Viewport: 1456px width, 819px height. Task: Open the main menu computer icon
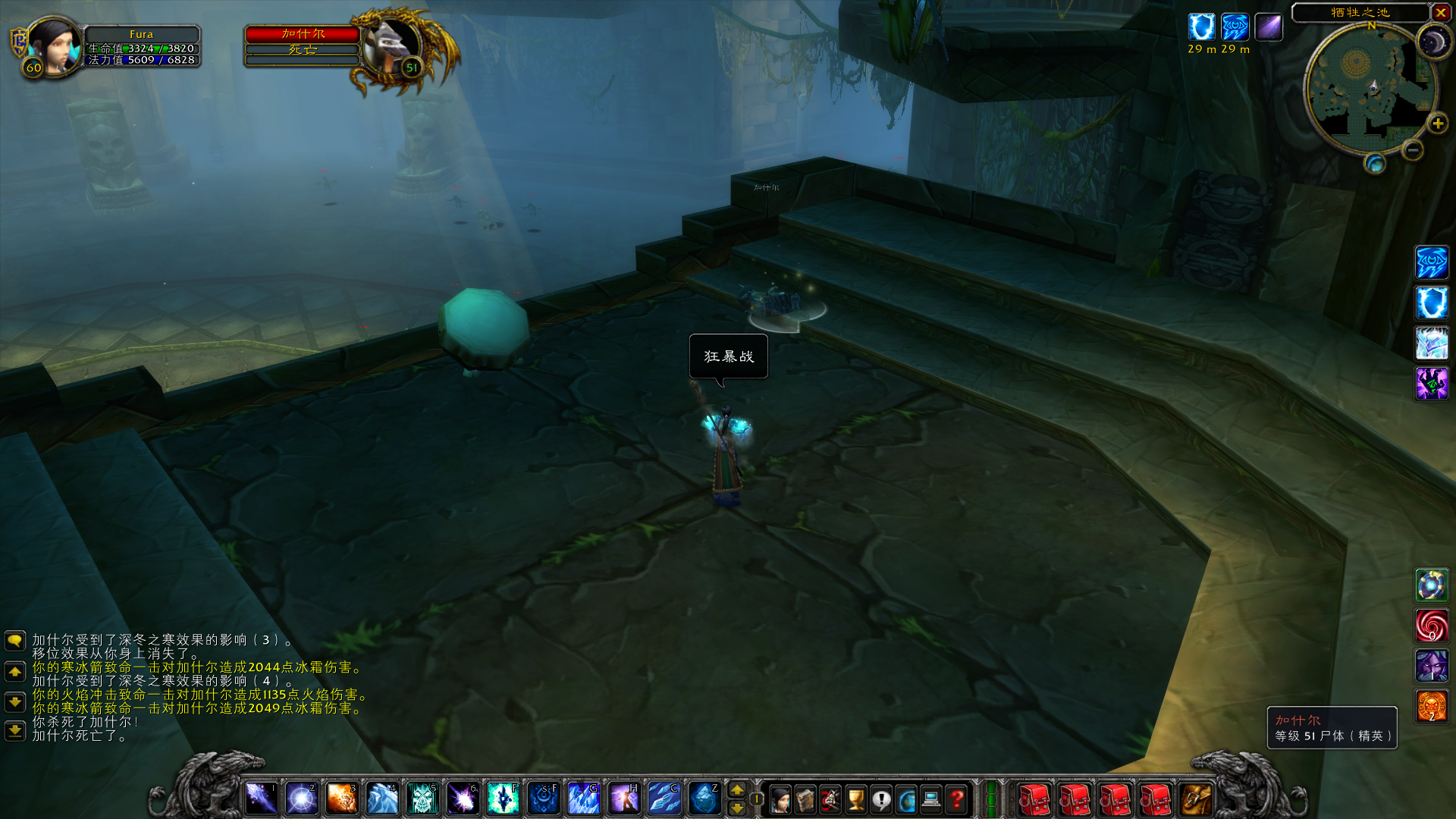click(931, 799)
